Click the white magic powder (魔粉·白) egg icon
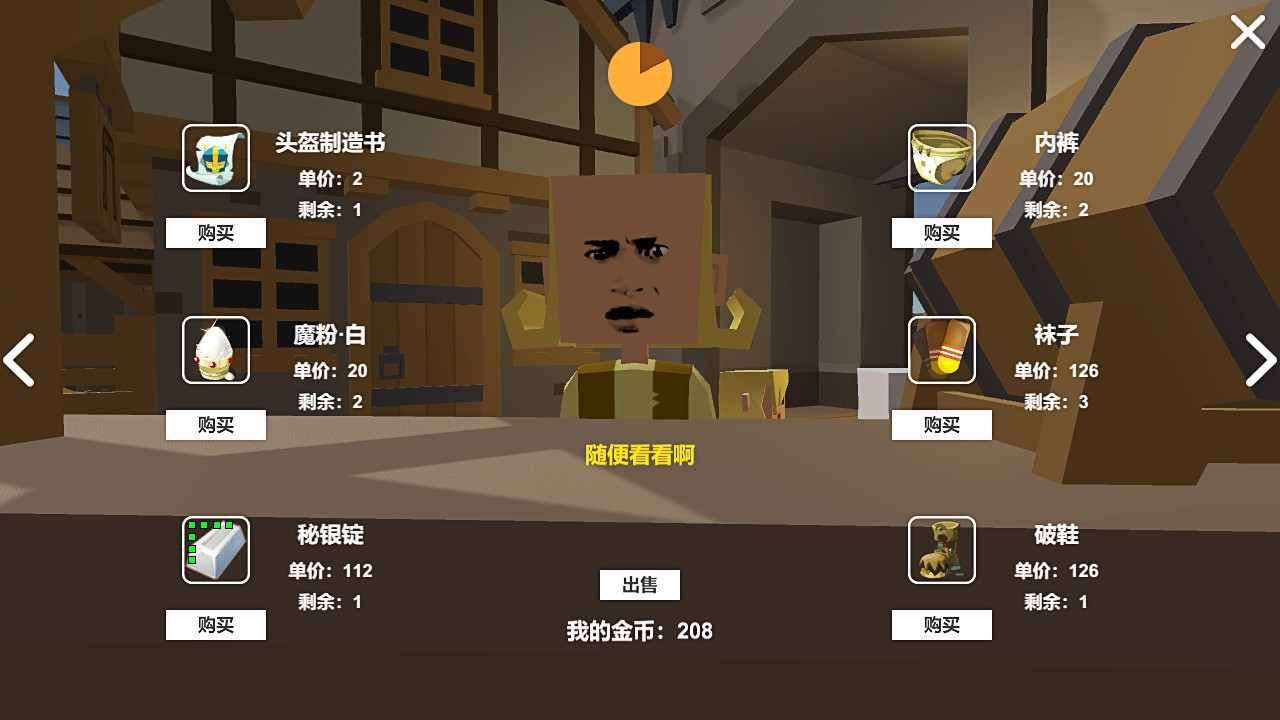Viewport: 1280px width, 720px height. tap(215, 350)
